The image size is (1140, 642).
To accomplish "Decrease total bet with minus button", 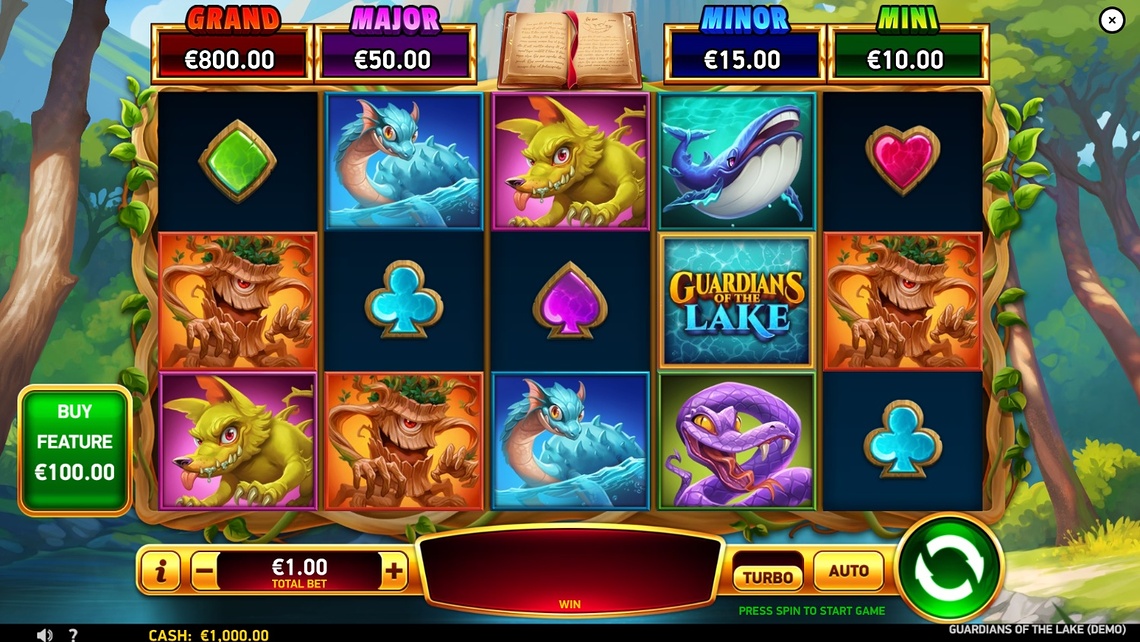I will pos(204,572).
